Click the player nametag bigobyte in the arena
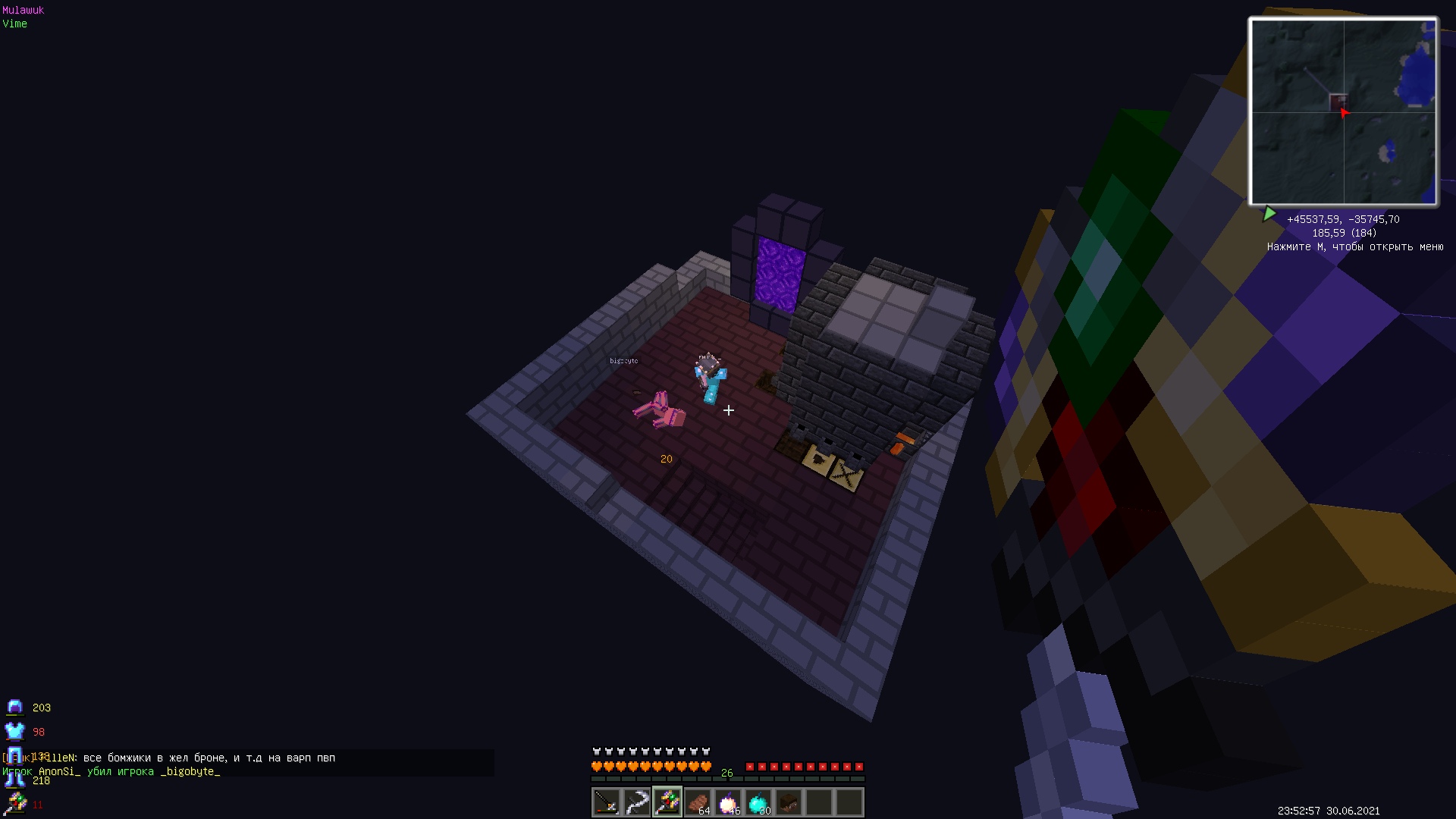The height and width of the screenshot is (819, 1456). tap(623, 360)
